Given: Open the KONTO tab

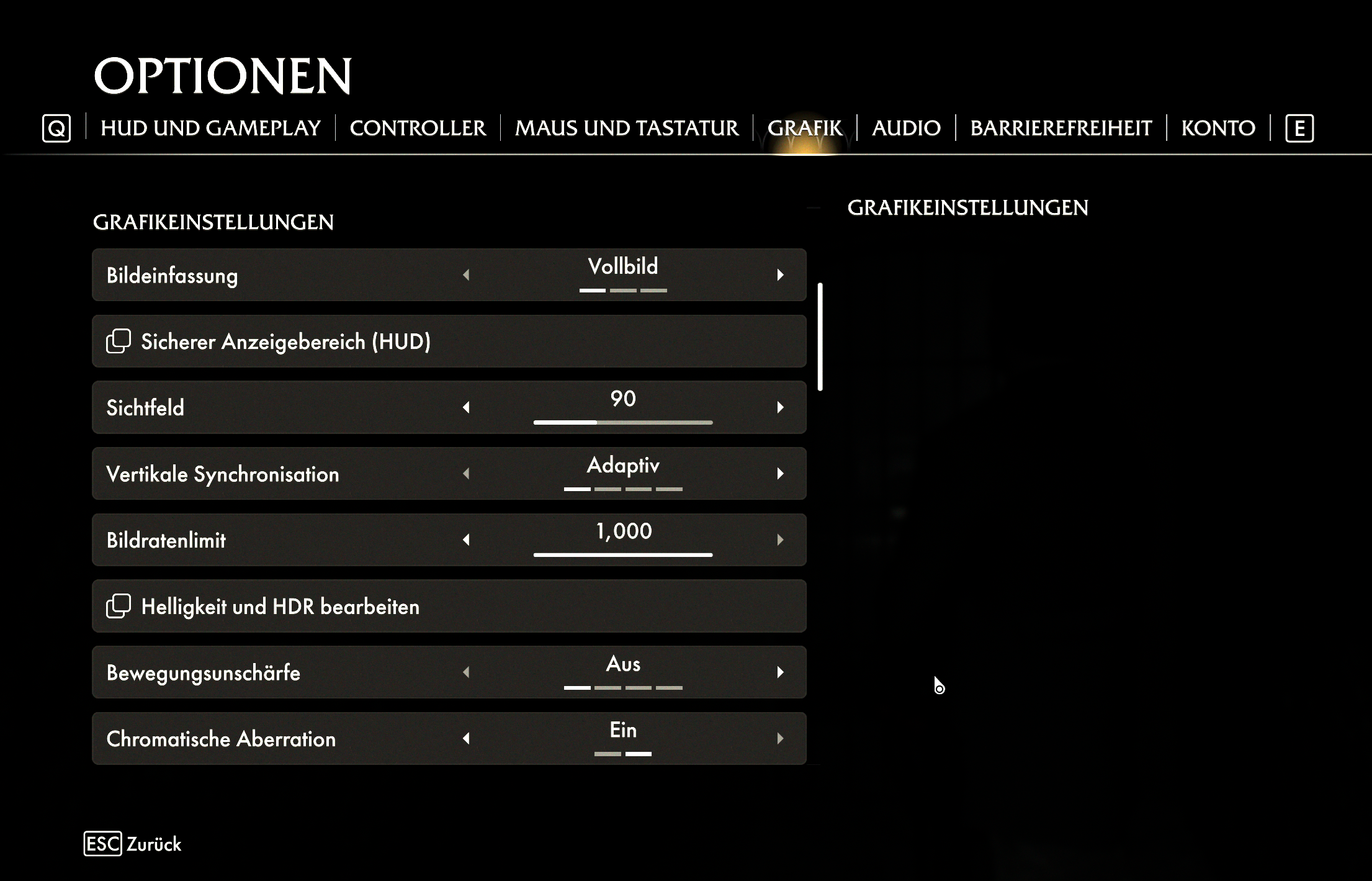Looking at the screenshot, I should [1217, 128].
